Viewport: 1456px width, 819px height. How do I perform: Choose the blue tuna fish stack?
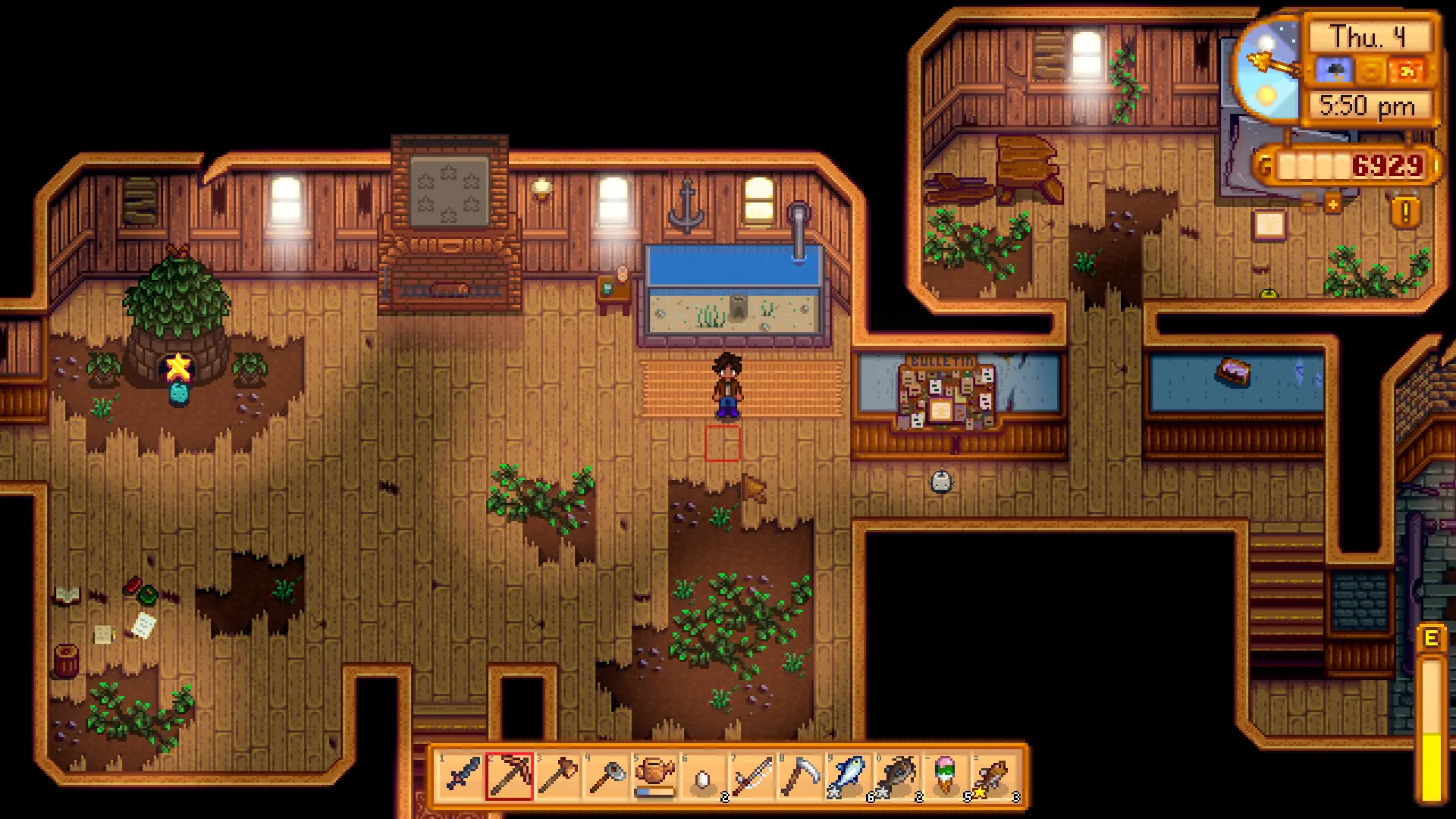(x=849, y=777)
